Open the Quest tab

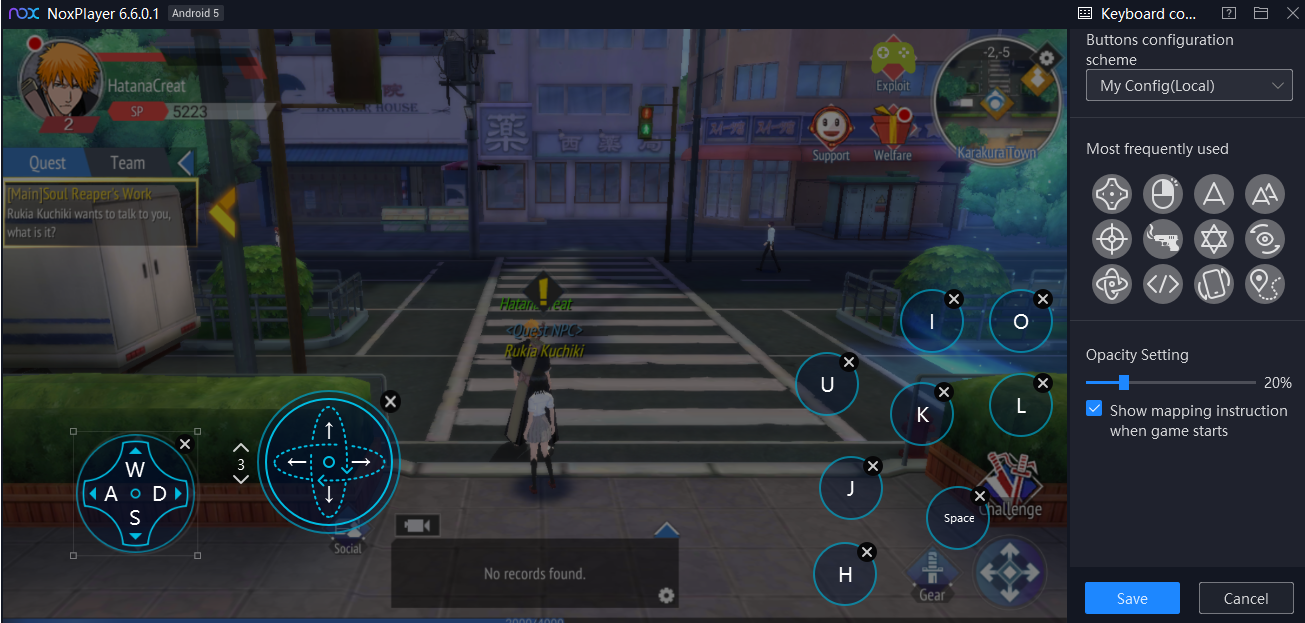[x=47, y=163]
